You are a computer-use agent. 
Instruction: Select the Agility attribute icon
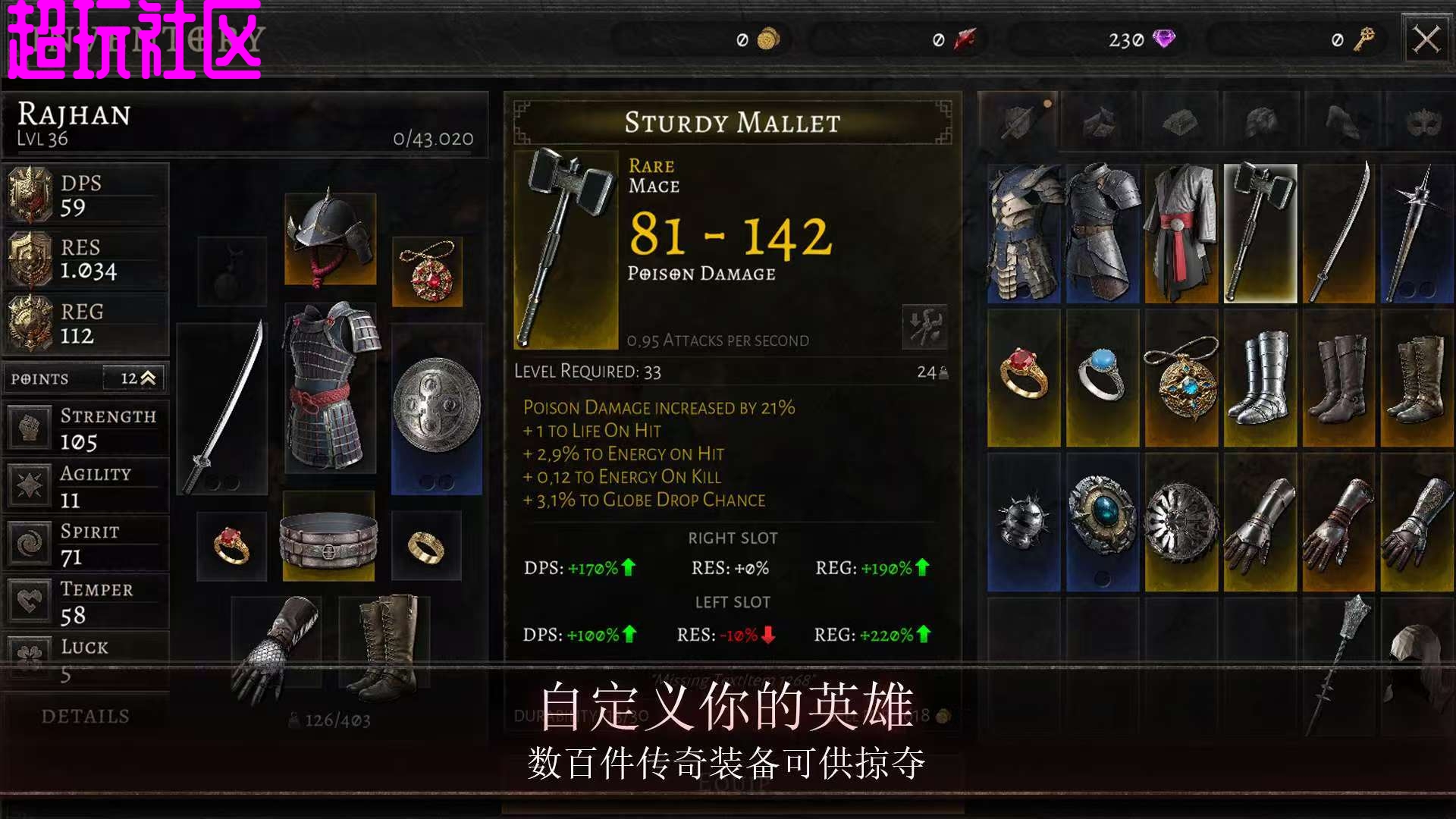[29, 485]
